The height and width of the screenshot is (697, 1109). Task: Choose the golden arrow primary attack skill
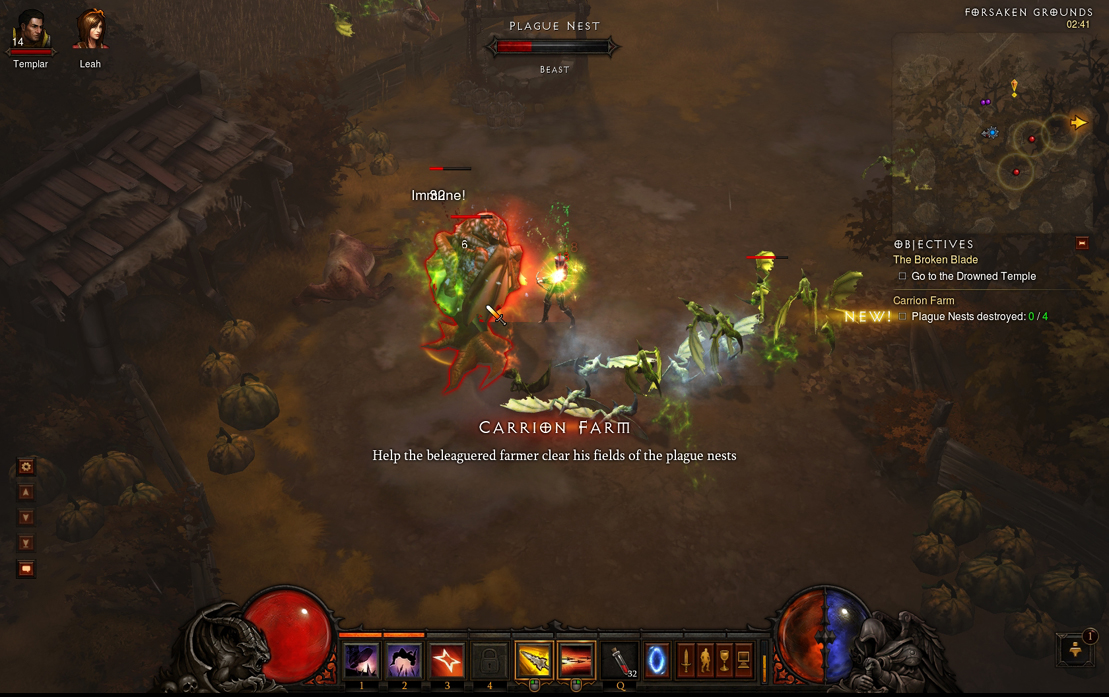pos(534,661)
